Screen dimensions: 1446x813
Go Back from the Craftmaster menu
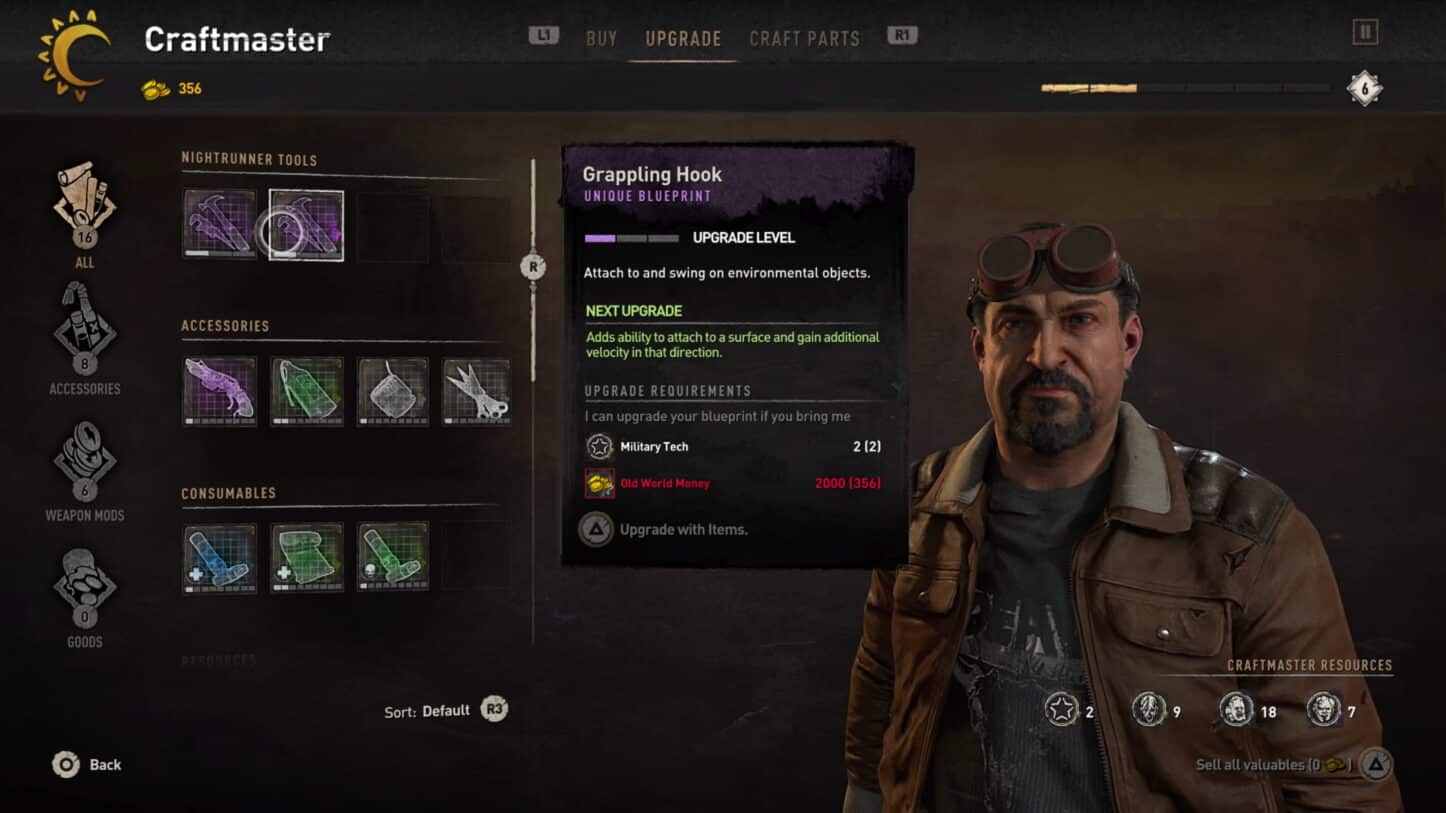[x=88, y=765]
